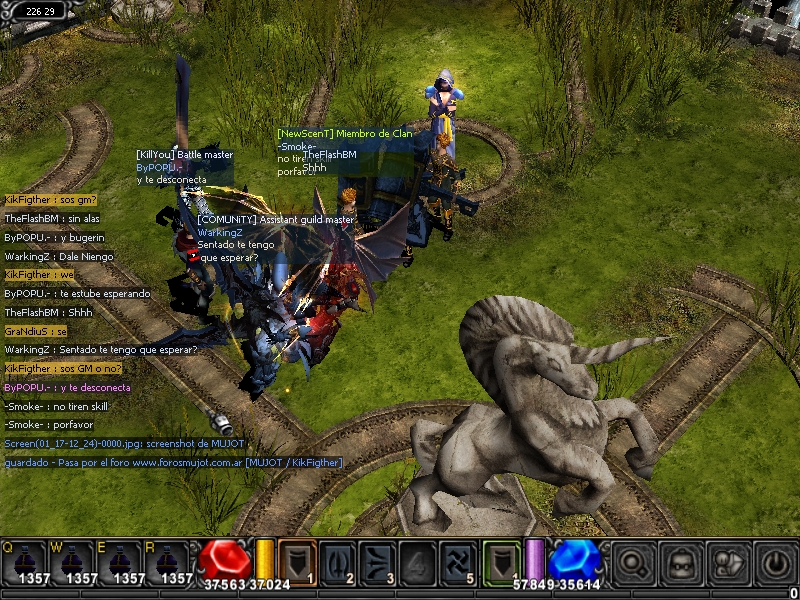Select skill slot 1 with shield icon

(x=297, y=562)
